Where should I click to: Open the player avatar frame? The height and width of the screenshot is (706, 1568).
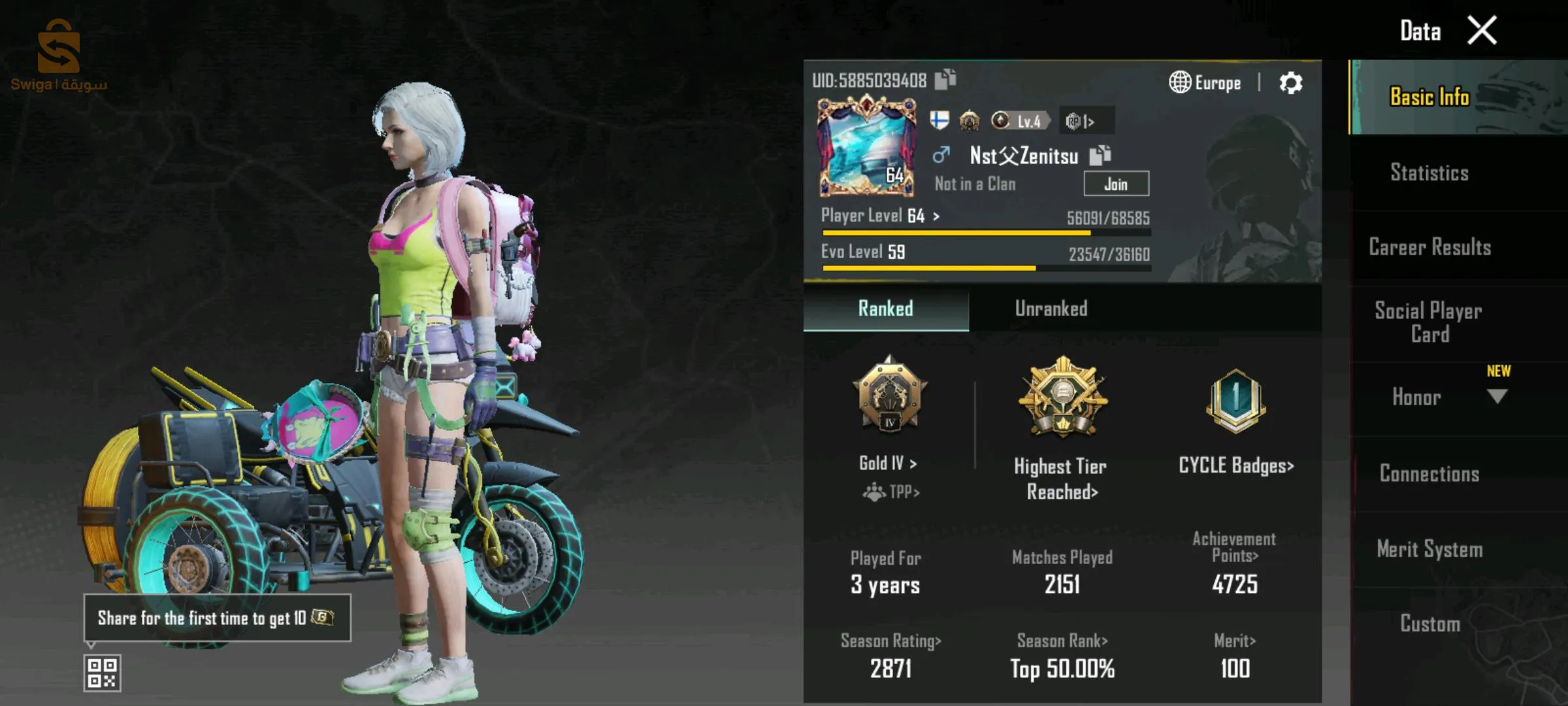click(866, 146)
